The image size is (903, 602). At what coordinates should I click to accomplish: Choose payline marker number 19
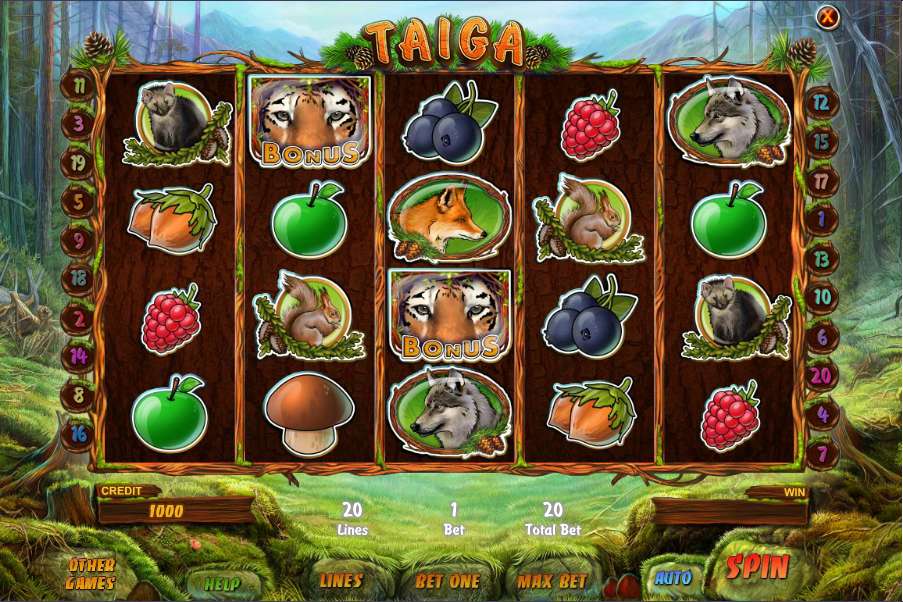78,161
